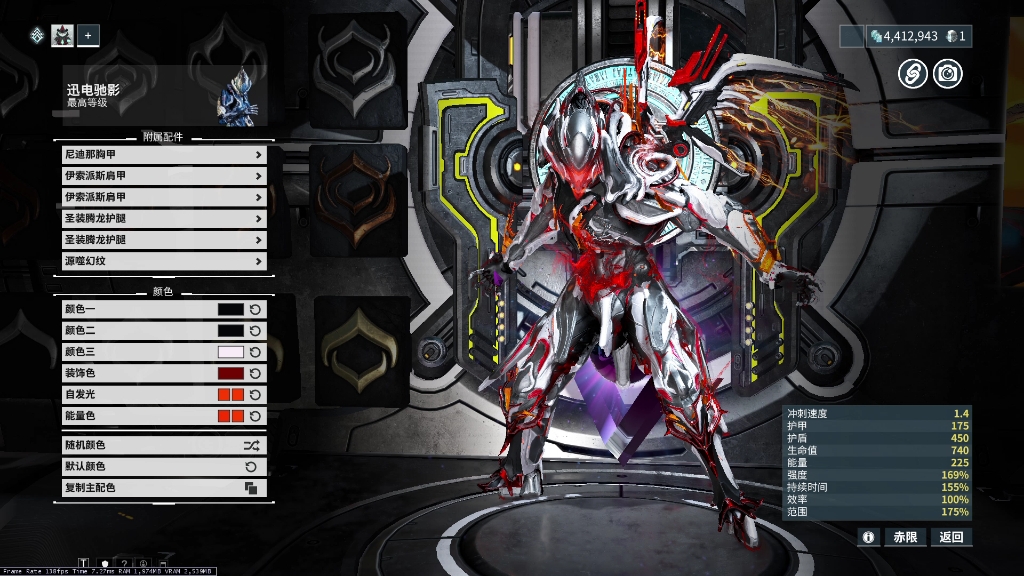Choose the 颜色二 color swatch
The width and height of the screenshot is (1024, 576).
(x=230, y=330)
